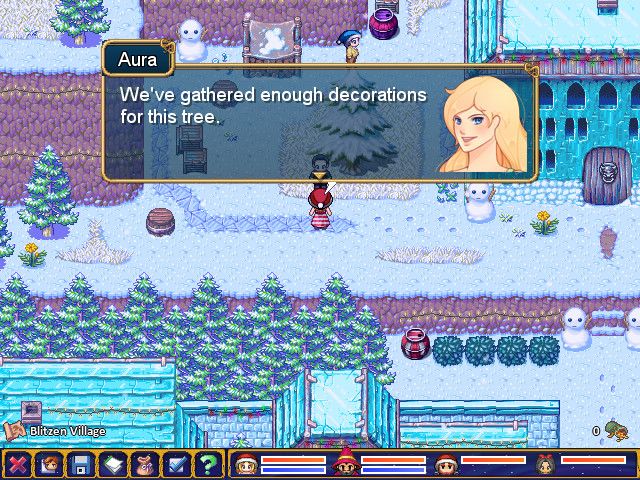Click the green turtle counter icon
This screenshot has height=480, width=640.
click(616, 431)
